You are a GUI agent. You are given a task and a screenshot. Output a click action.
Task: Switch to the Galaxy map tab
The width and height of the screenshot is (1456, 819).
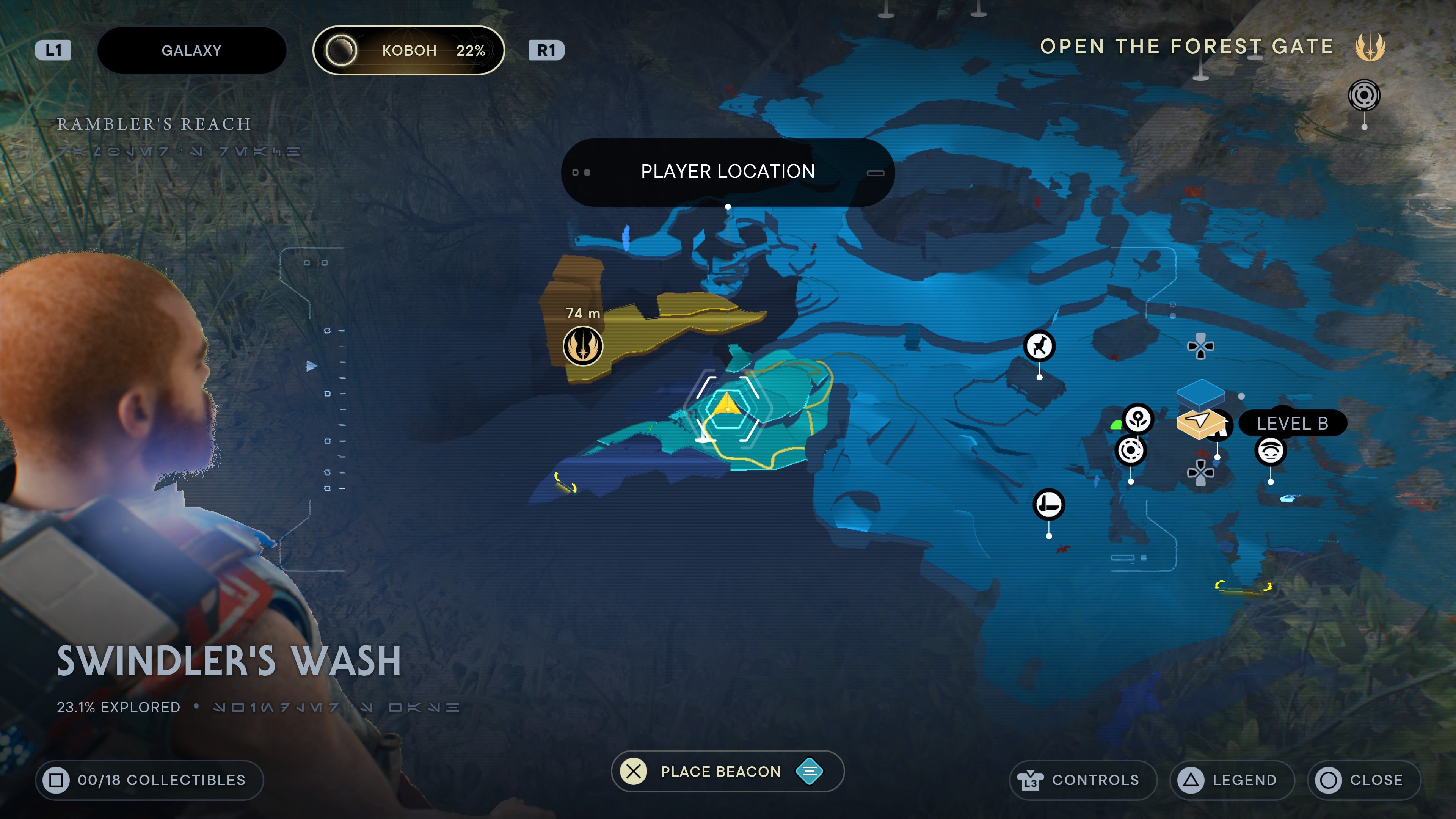point(191,50)
